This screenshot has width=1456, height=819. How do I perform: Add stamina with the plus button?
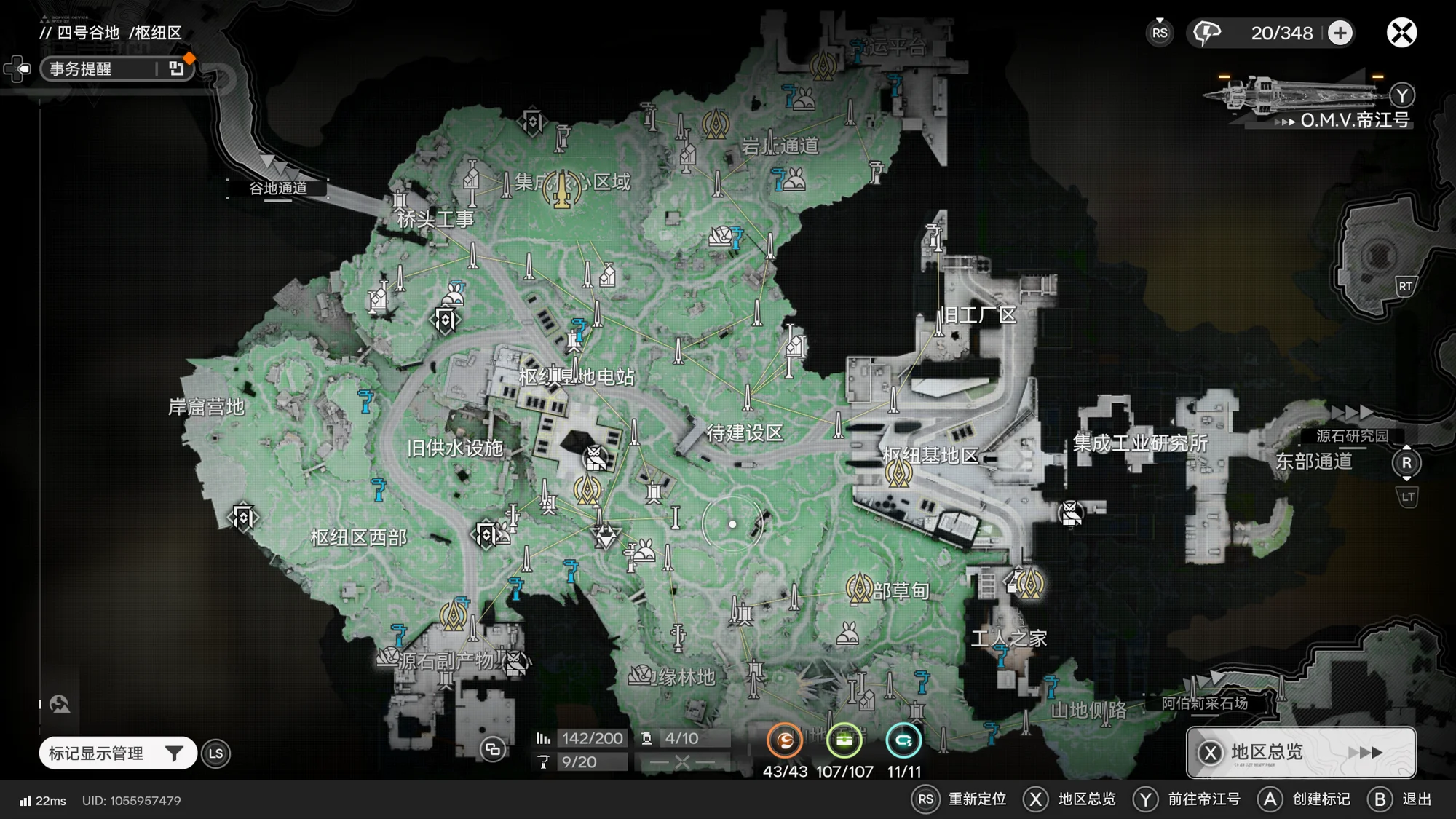tap(1340, 33)
